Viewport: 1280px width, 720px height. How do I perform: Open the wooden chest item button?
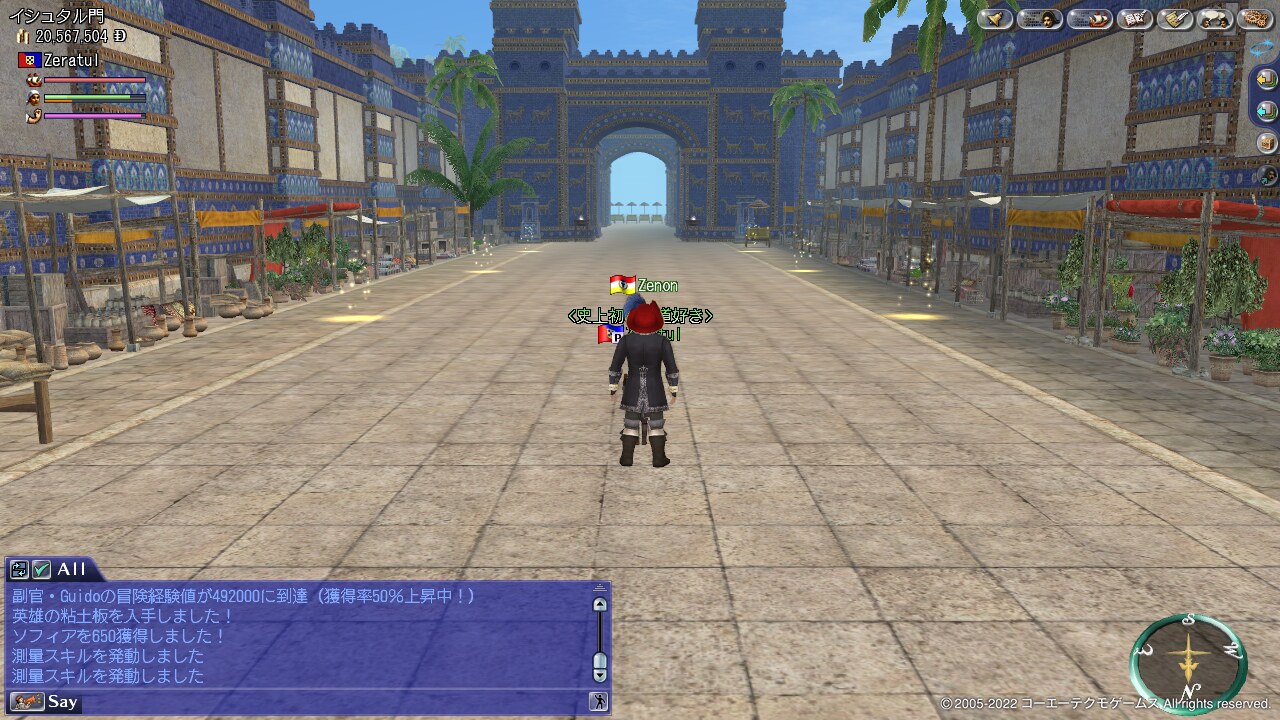click(1267, 142)
